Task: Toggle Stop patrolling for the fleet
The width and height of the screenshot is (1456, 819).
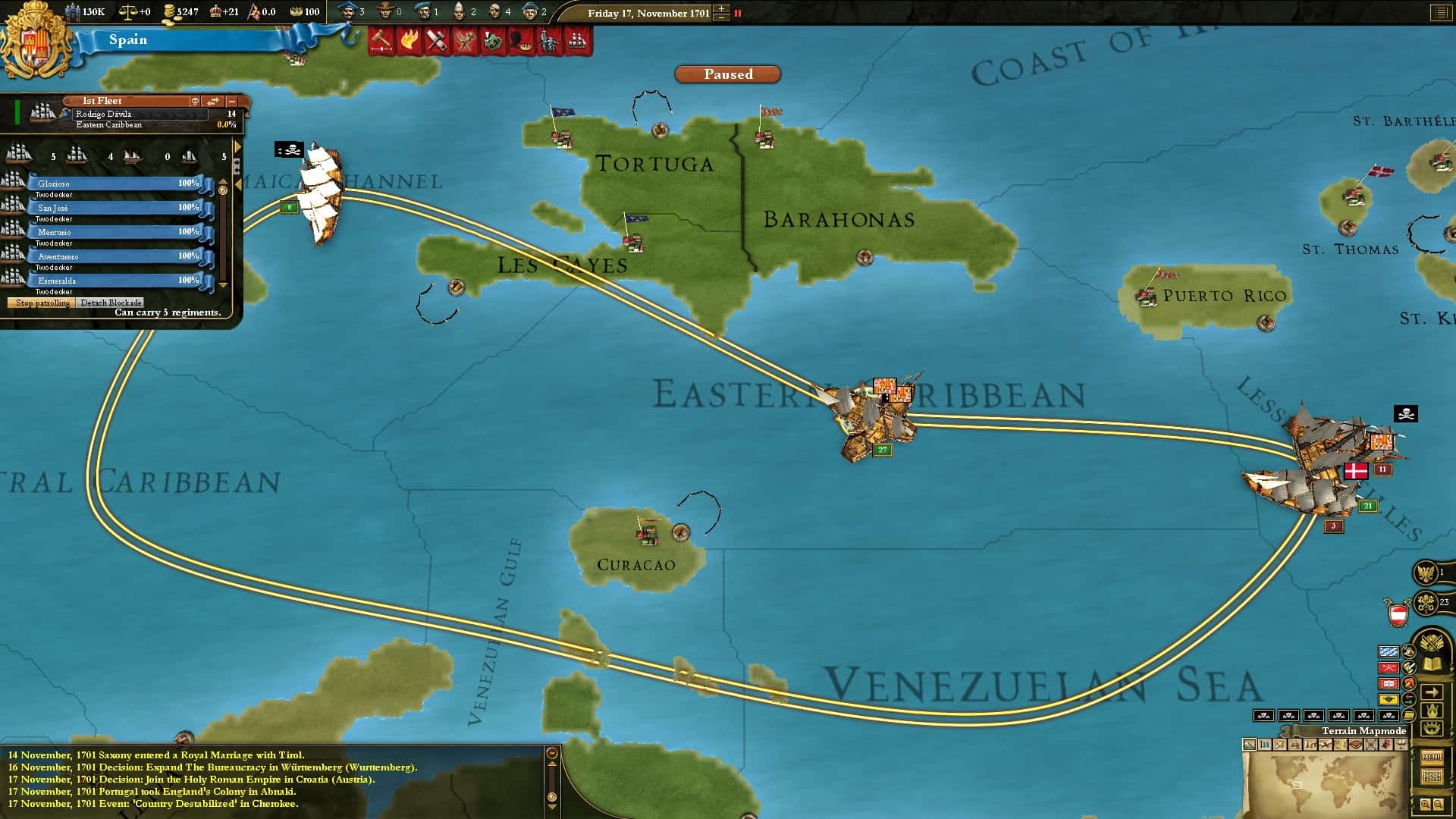Action: (x=42, y=303)
